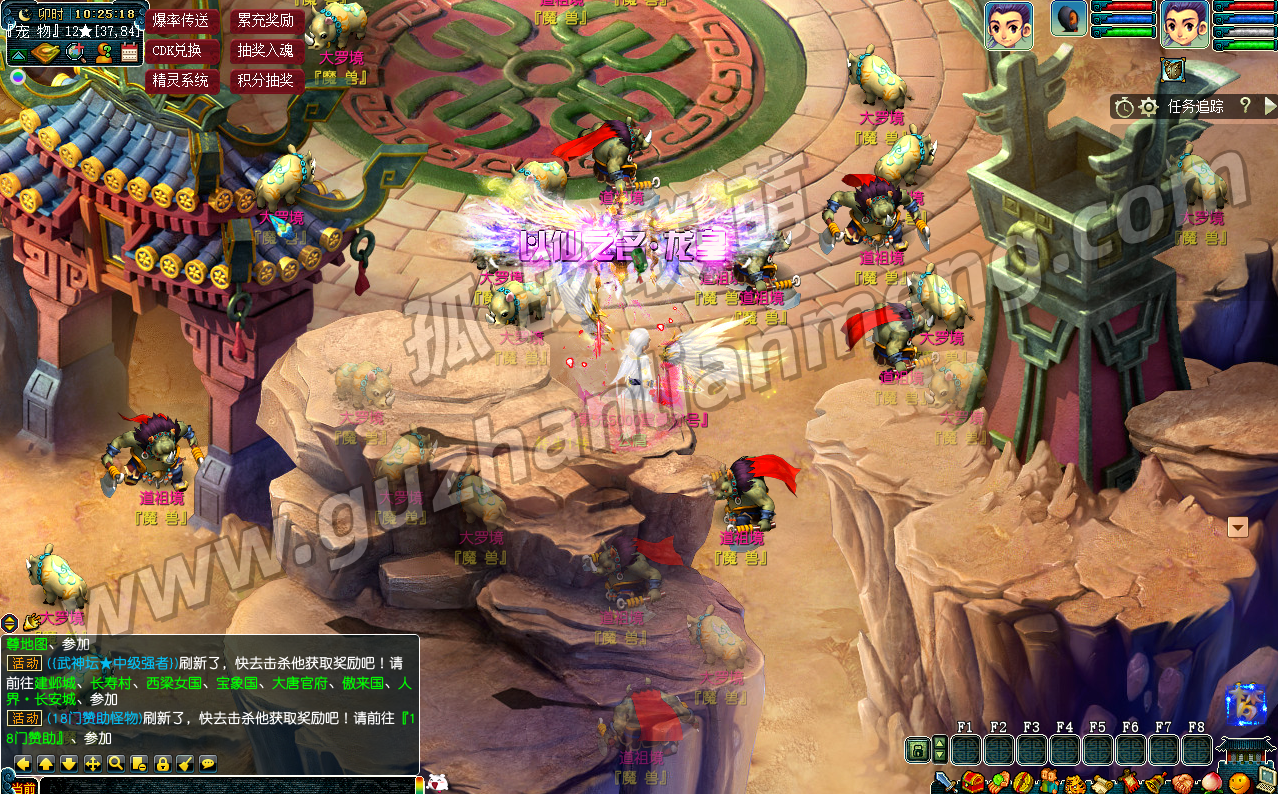This screenshot has width=1278, height=794.
Task: Open the calendar icon under the clock
Action: 129,53
